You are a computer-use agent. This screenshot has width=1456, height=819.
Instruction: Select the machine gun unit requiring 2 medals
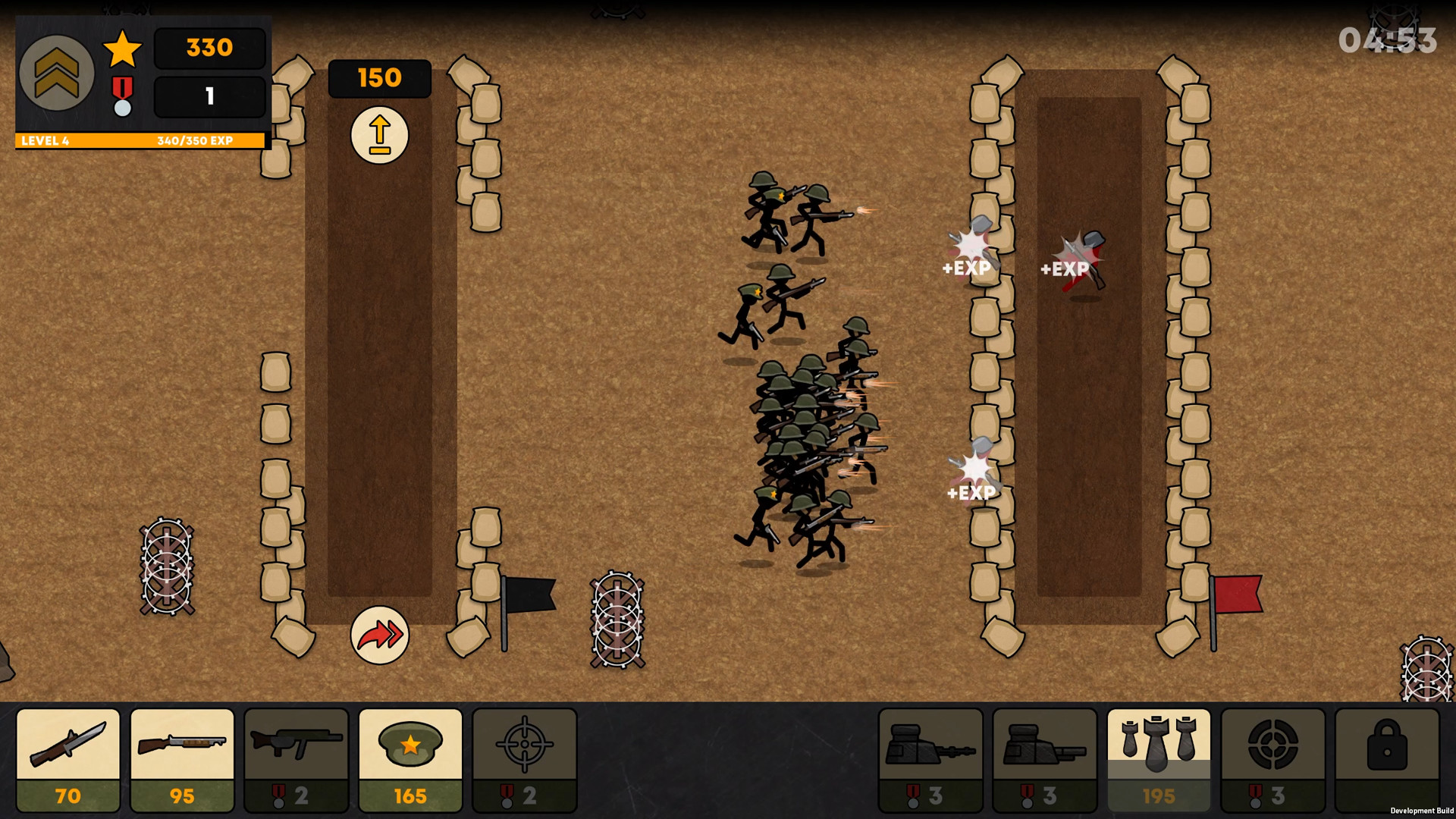click(x=296, y=761)
